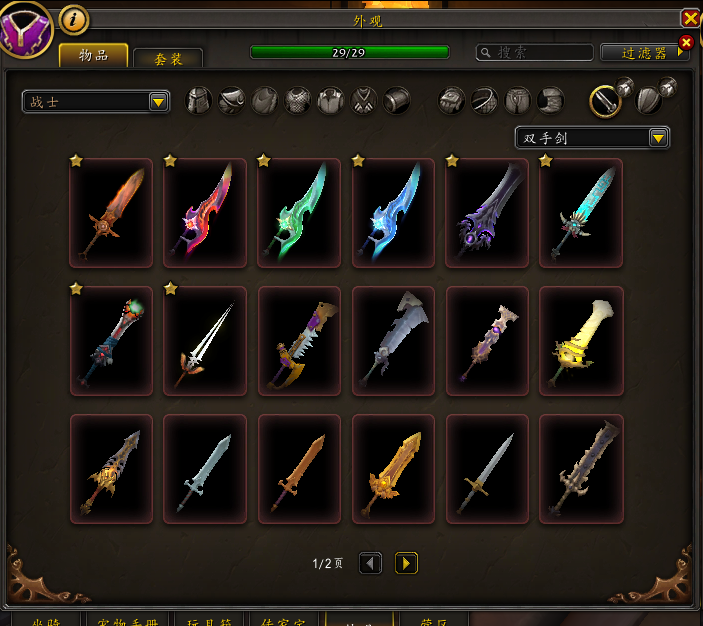Click the previous page arrow
703x626 pixels.
tap(370, 563)
